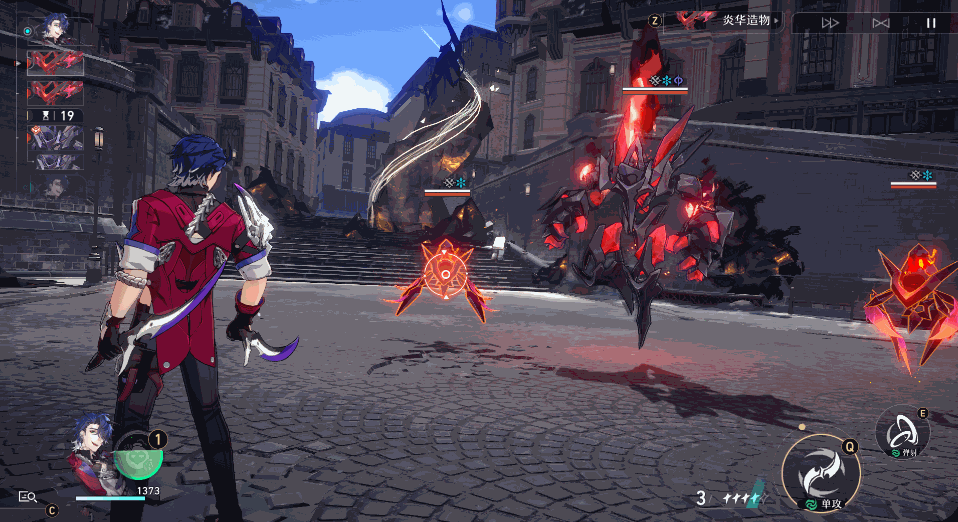Pause the battle
958x522 pixels.
tap(931, 22)
